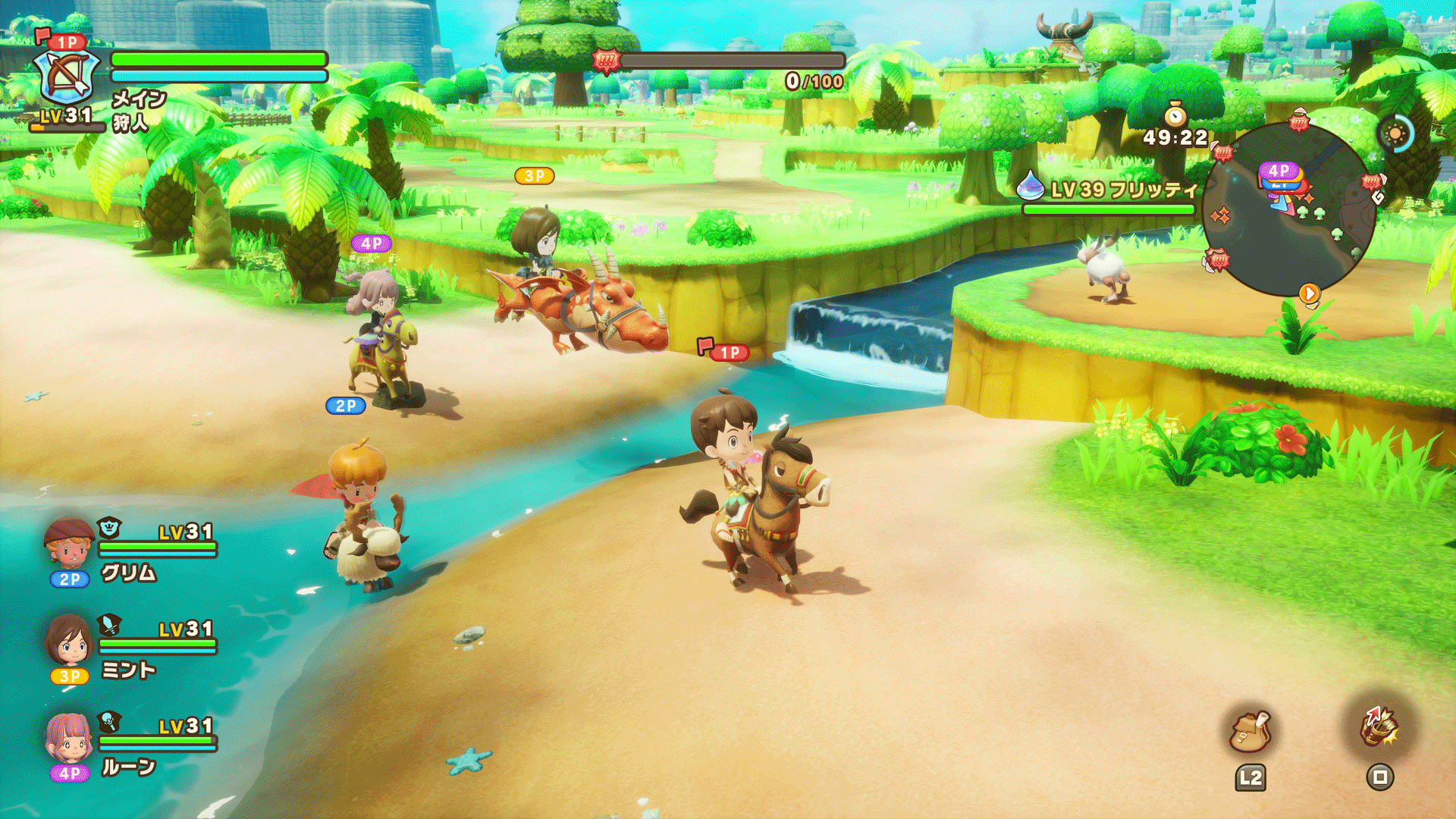Click the sun time-of-day indicator

point(1395,134)
